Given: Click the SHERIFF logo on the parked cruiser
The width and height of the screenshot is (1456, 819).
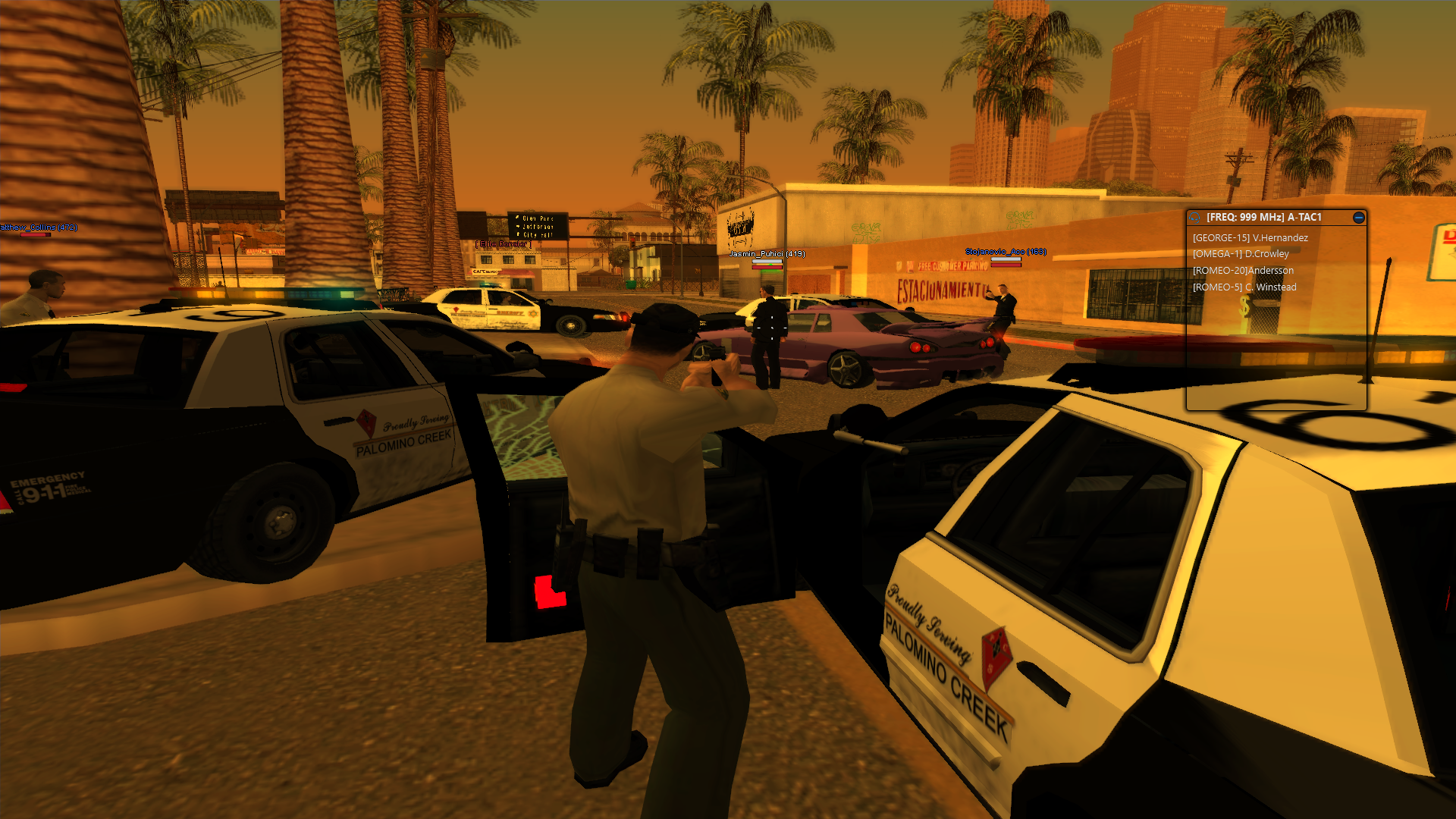Looking at the screenshot, I should 513,313.
